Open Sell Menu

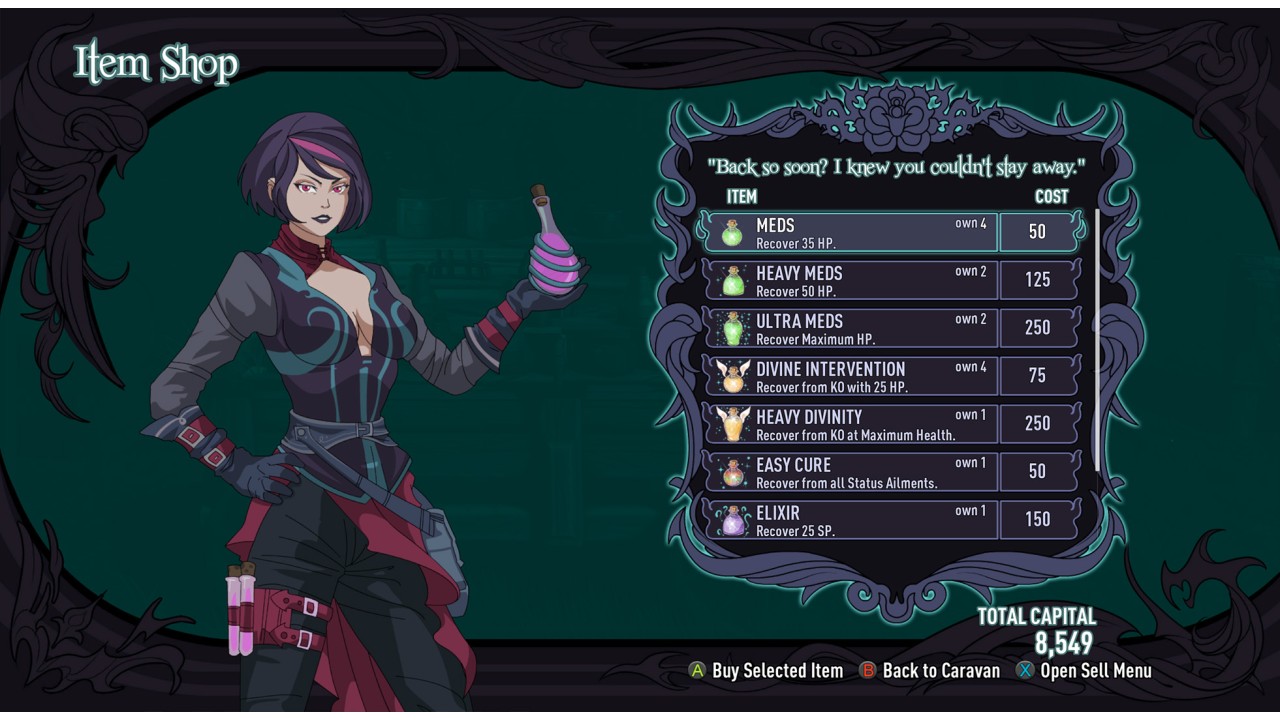[x=1084, y=671]
